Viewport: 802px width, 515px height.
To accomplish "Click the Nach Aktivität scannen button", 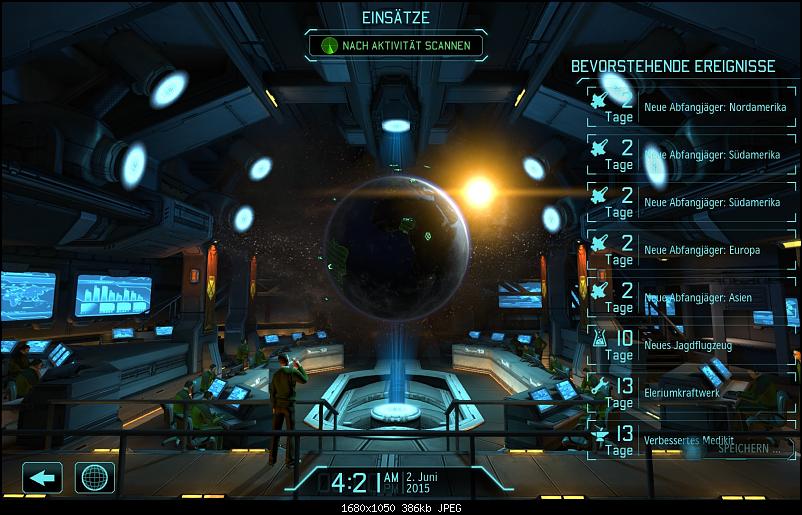I will [x=395, y=45].
